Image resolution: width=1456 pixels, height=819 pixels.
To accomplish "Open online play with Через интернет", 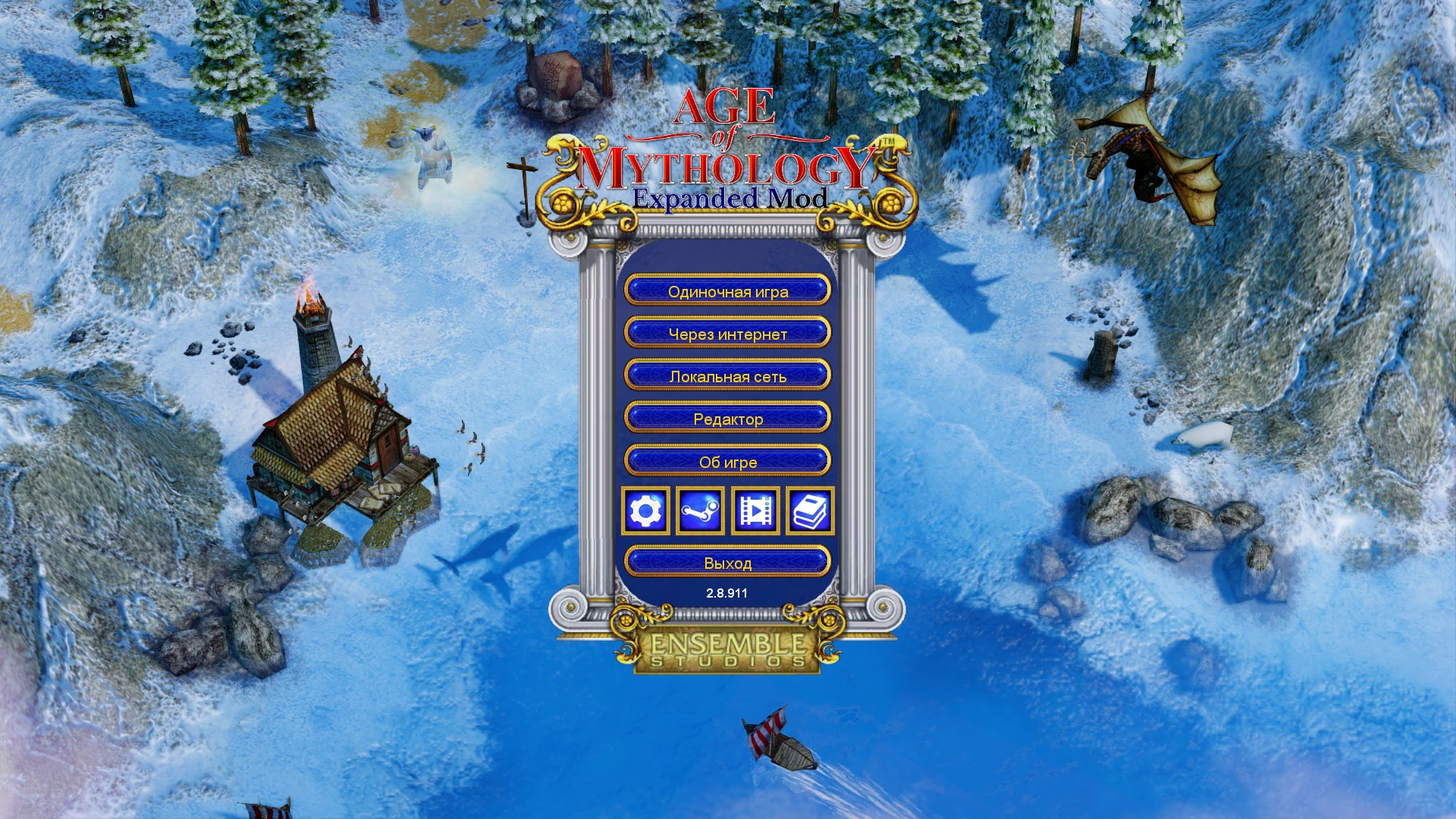I will pyautogui.click(x=728, y=334).
